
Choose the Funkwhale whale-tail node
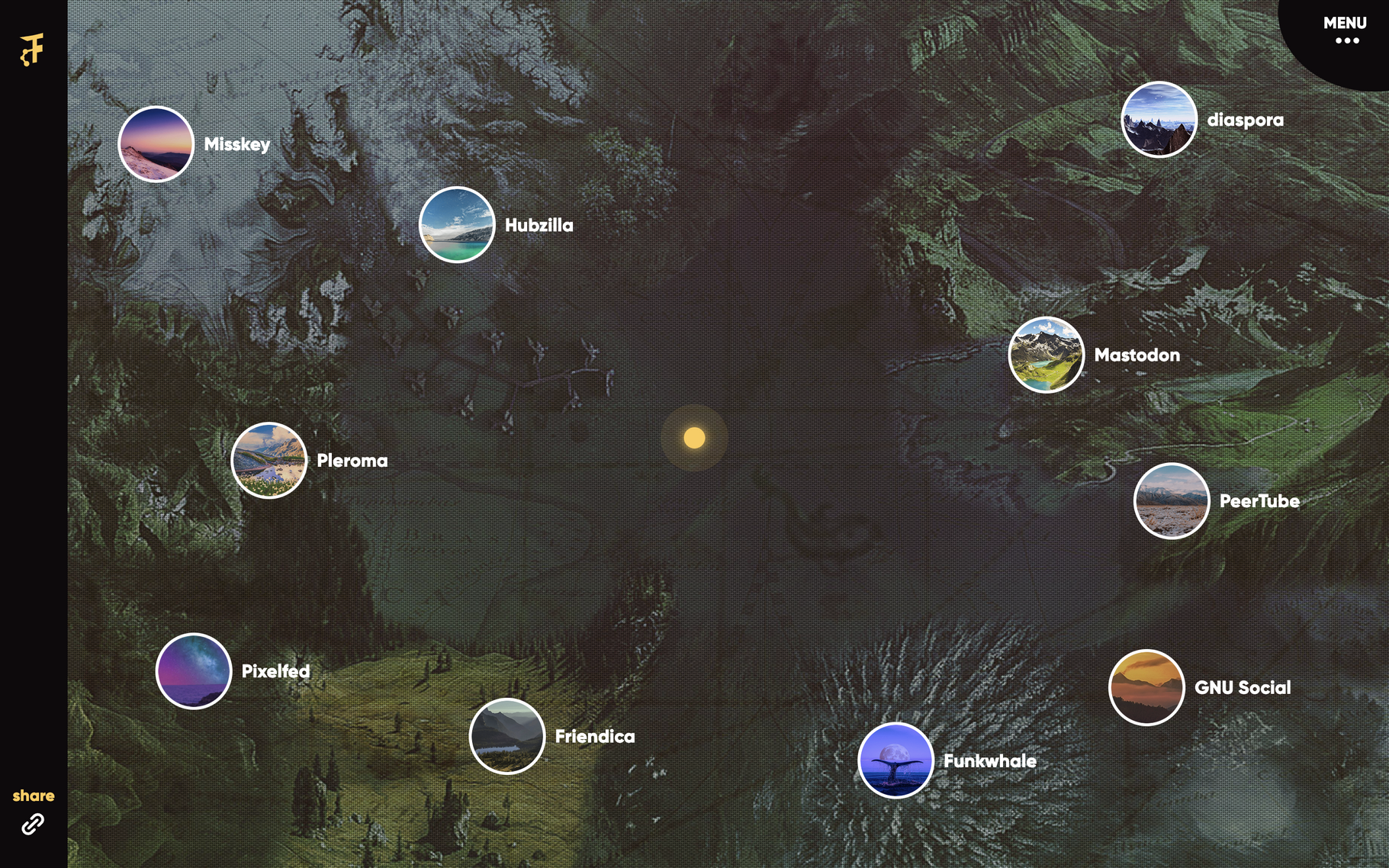tap(895, 760)
